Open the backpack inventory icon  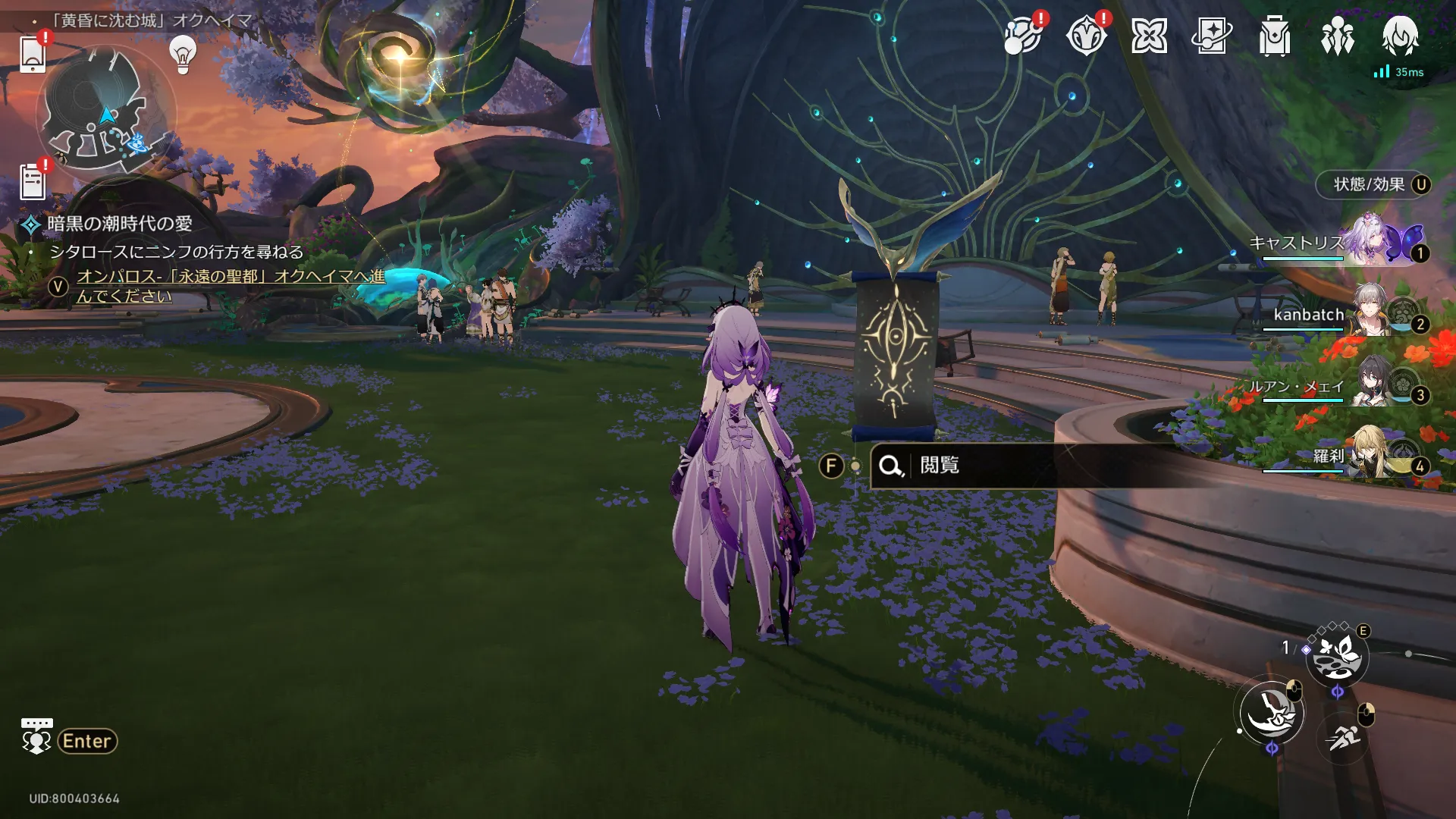(1274, 36)
